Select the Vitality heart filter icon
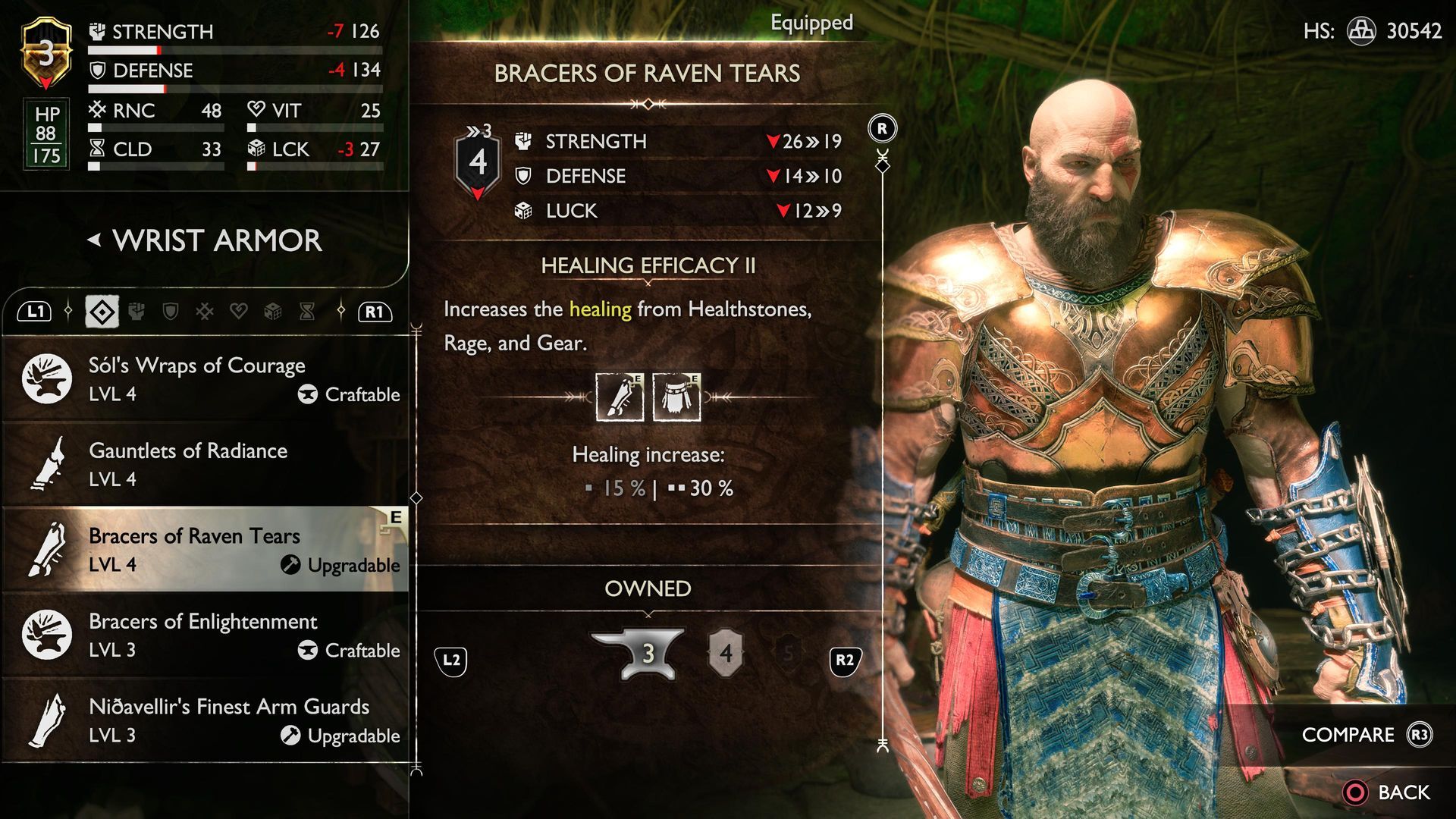Screen dimensions: 1456x819 click(237, 311)
